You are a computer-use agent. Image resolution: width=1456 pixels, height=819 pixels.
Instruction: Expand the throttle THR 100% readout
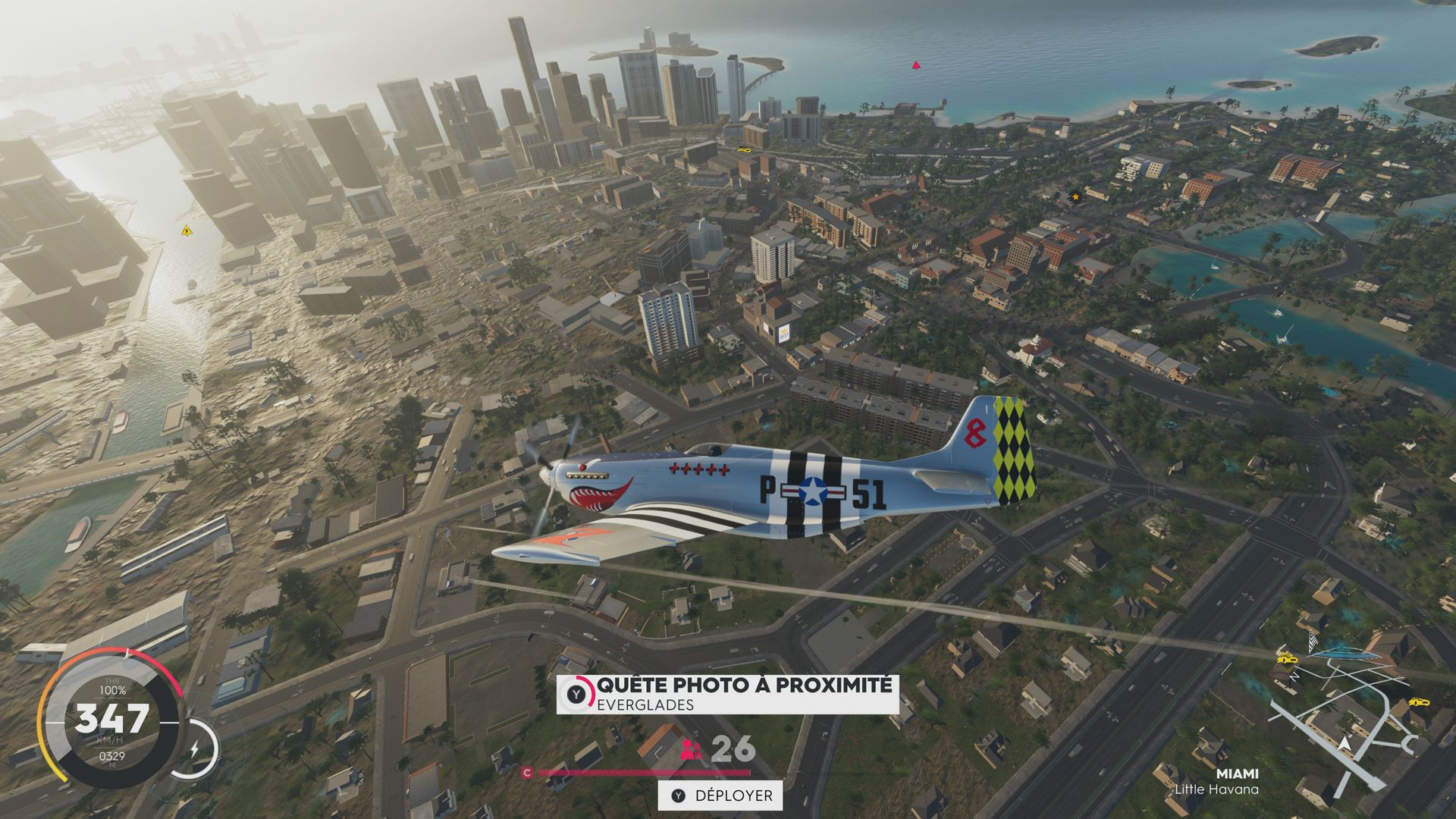[x=112, y=686]
